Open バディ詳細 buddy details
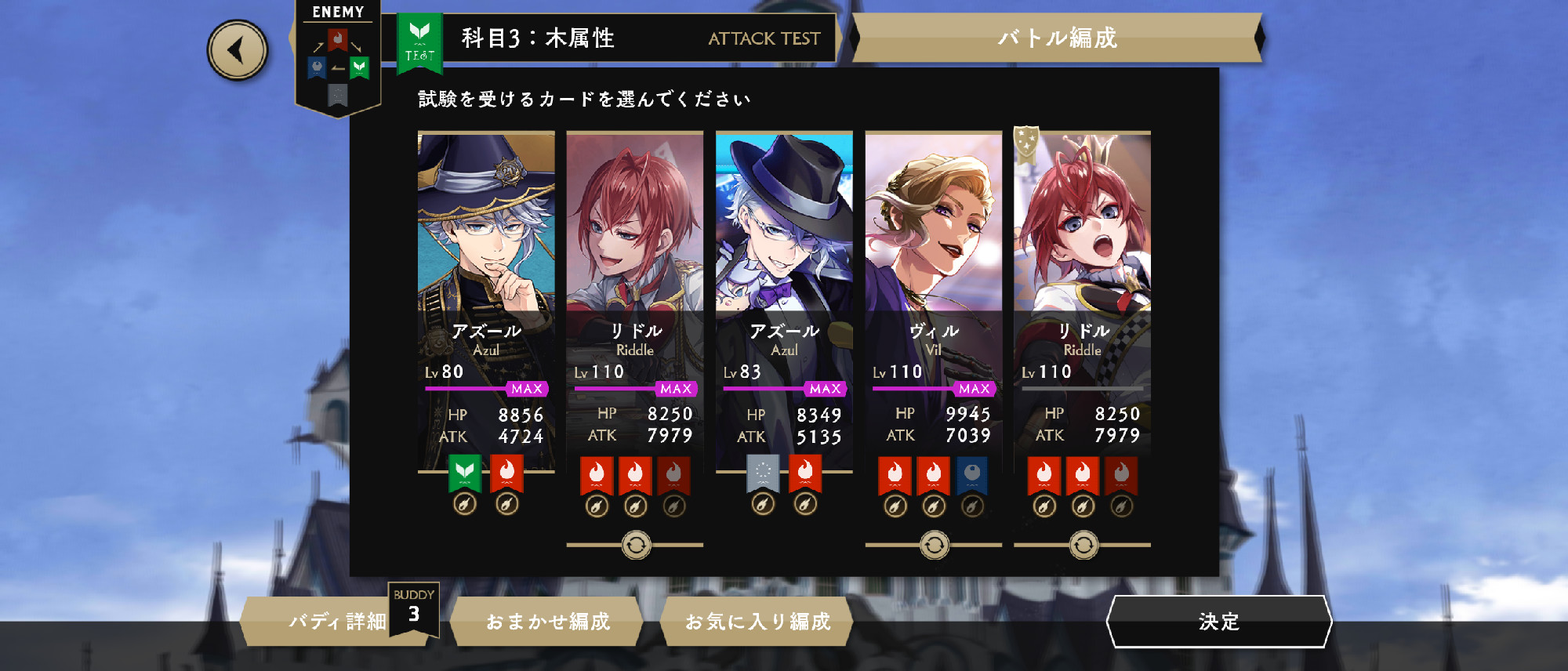Screen dimensions: 1568x671 click(x=337, y=622)
